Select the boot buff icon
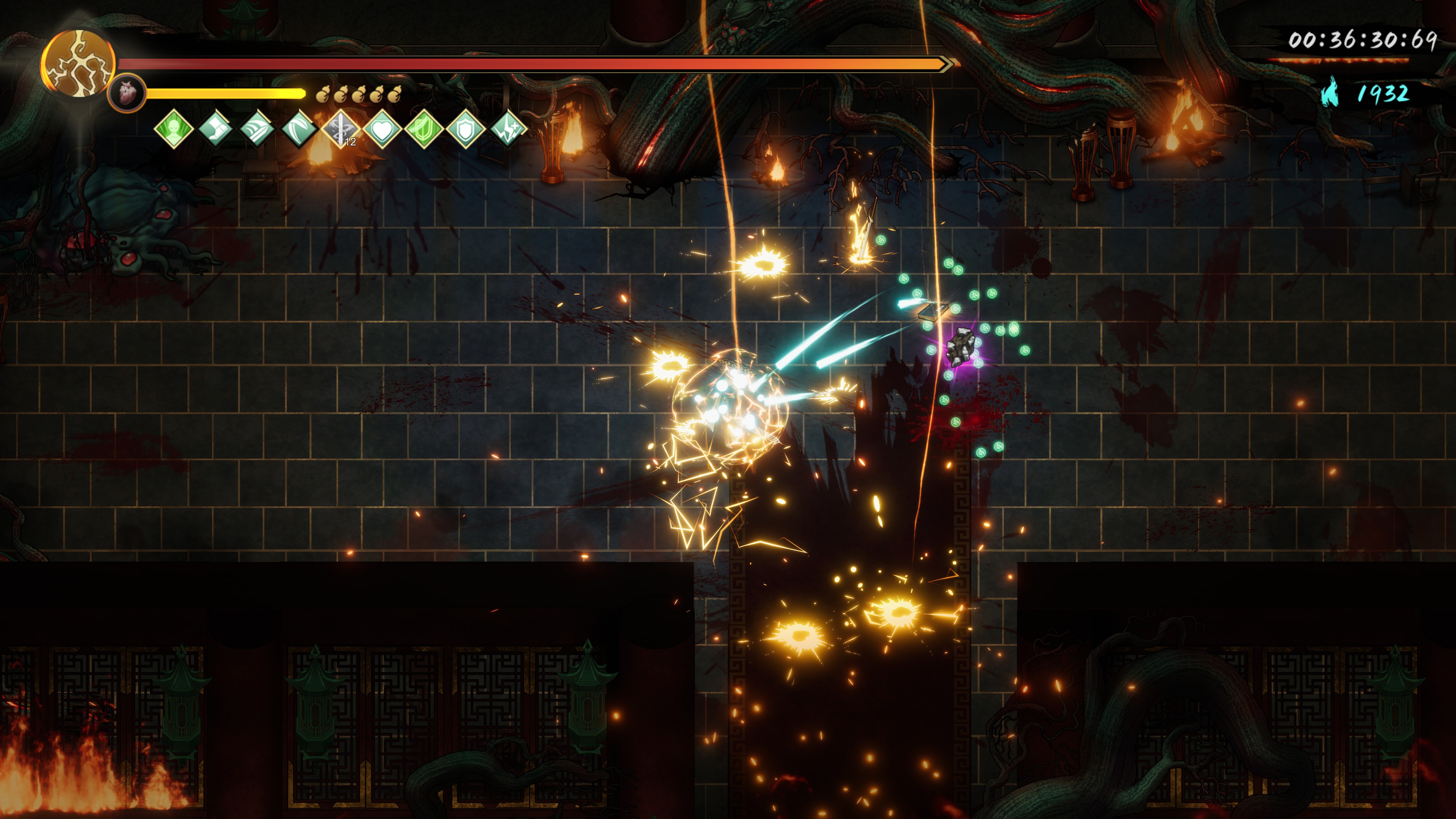The width and height of the screenshot is (1456, 819). coord(215,129)
